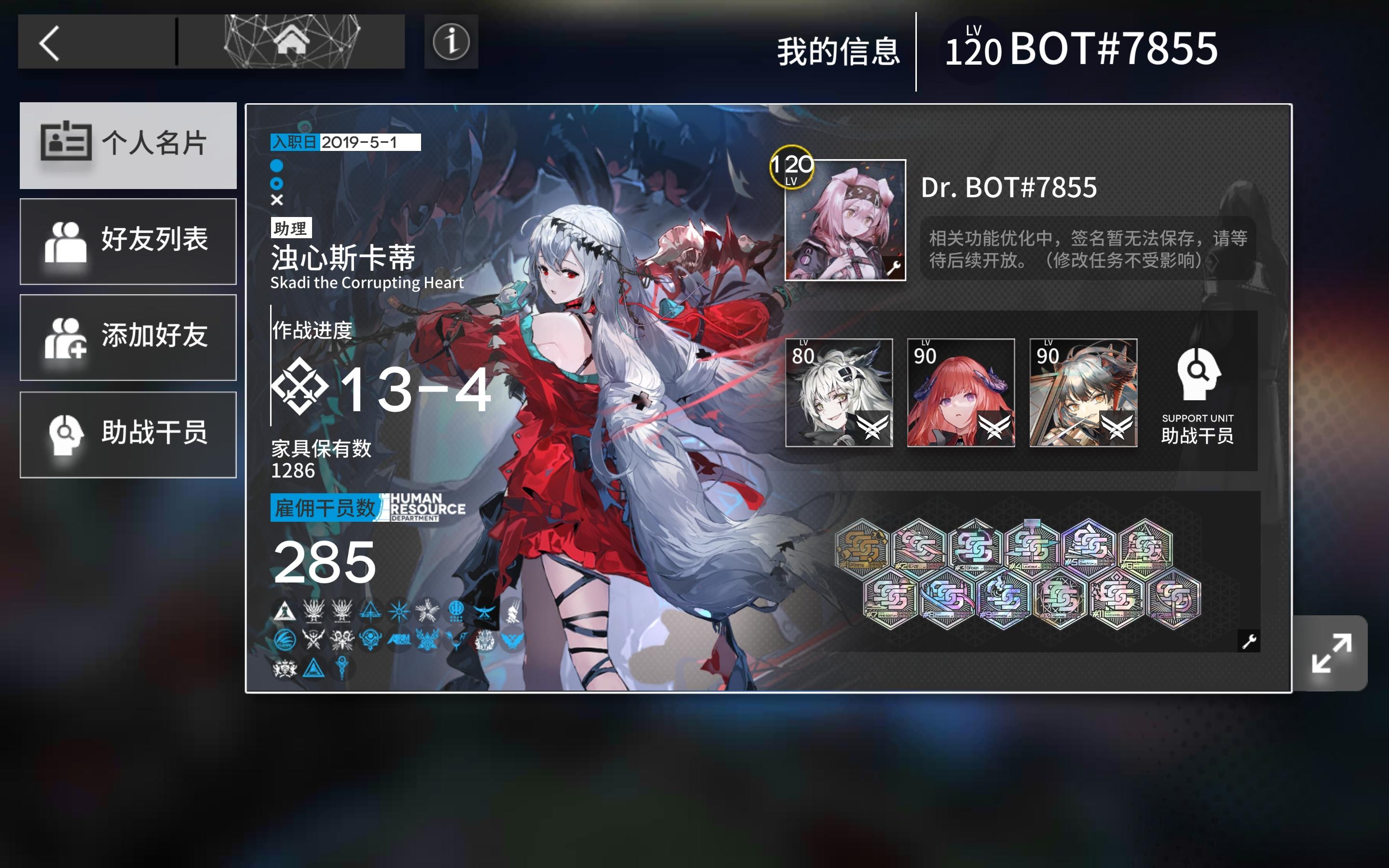1389x868 pixels.
Task: Select the 个人名片 tab
Action: (127, 144)
